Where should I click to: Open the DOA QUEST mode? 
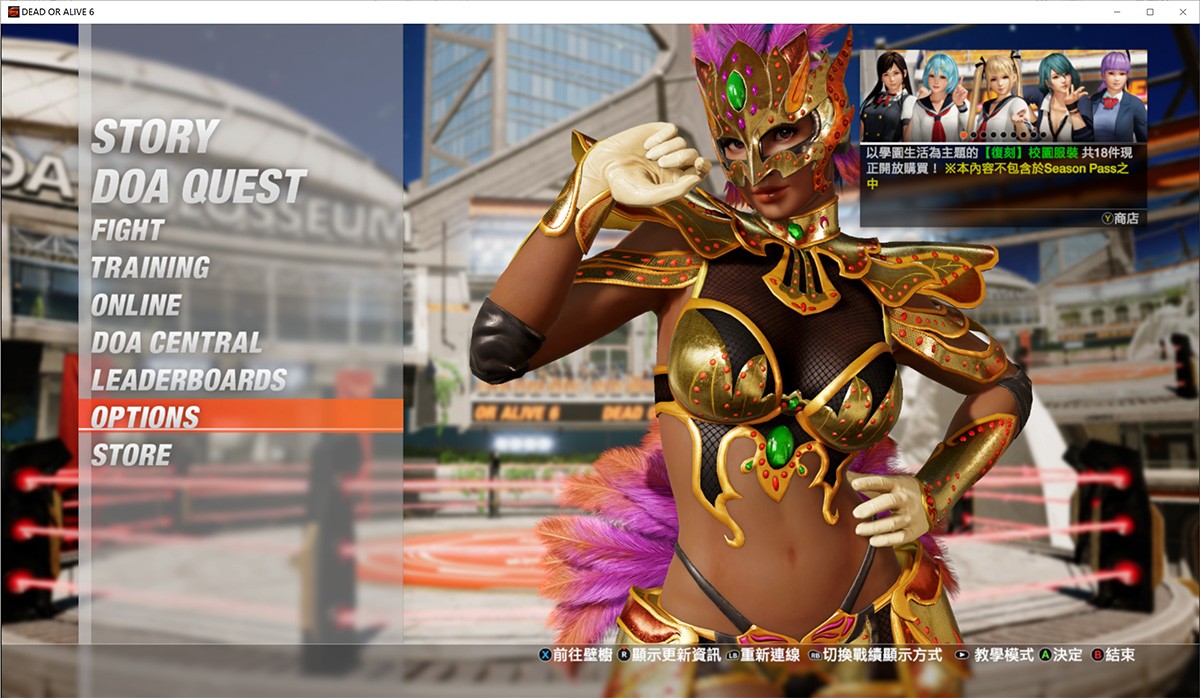(199, 186)
